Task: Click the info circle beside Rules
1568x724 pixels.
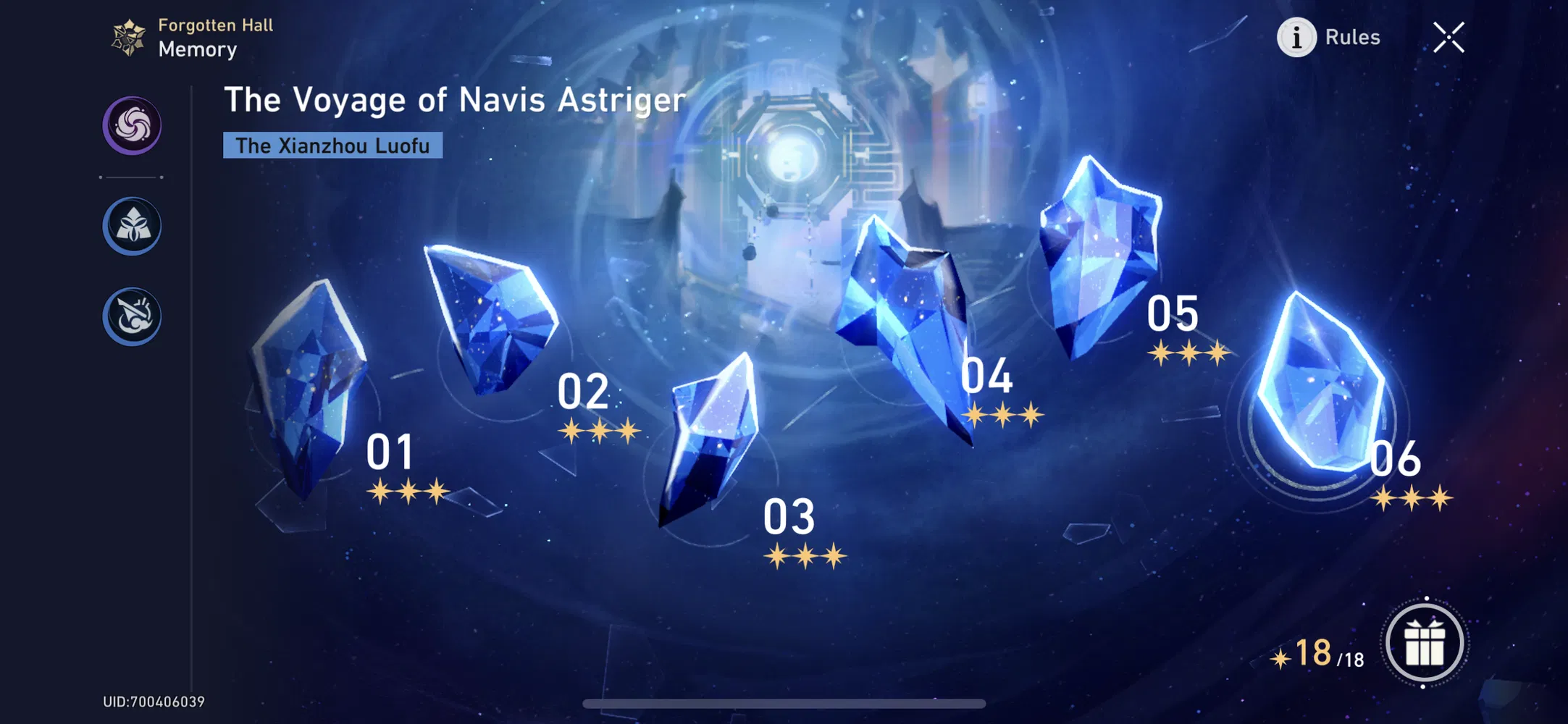Action: coord(1296,38)
